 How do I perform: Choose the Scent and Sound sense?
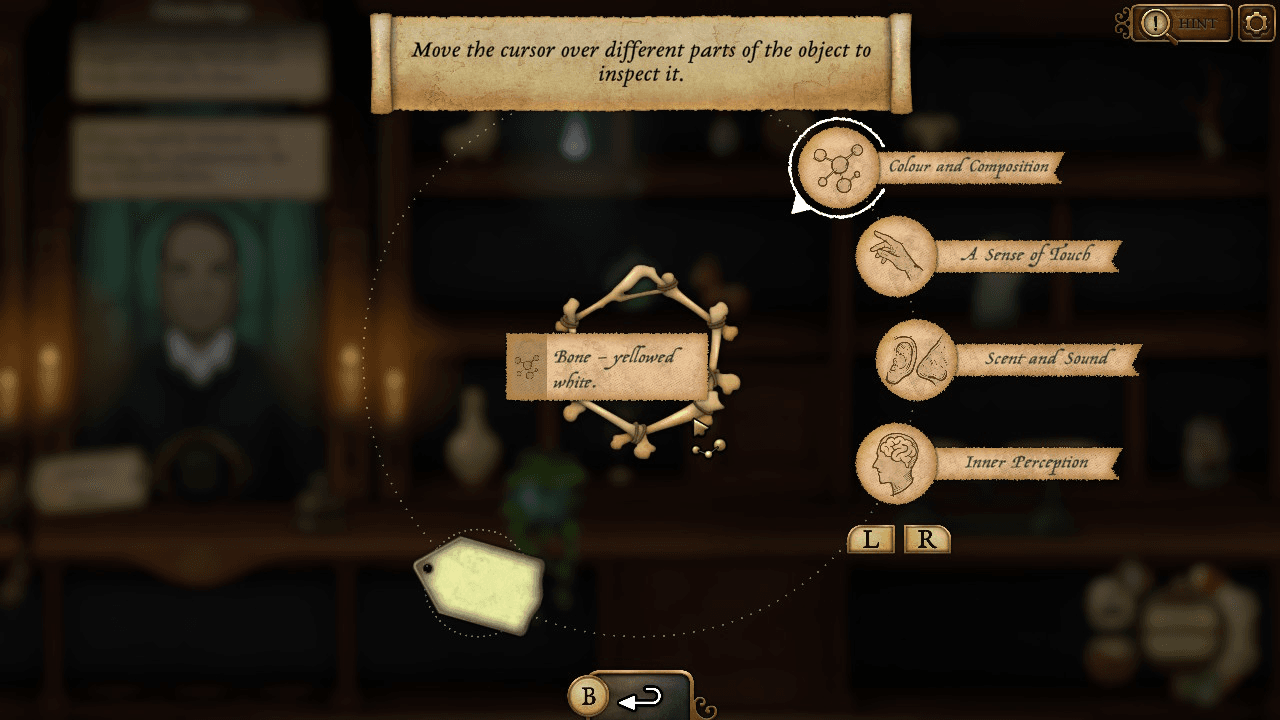(x=916, y=360)
